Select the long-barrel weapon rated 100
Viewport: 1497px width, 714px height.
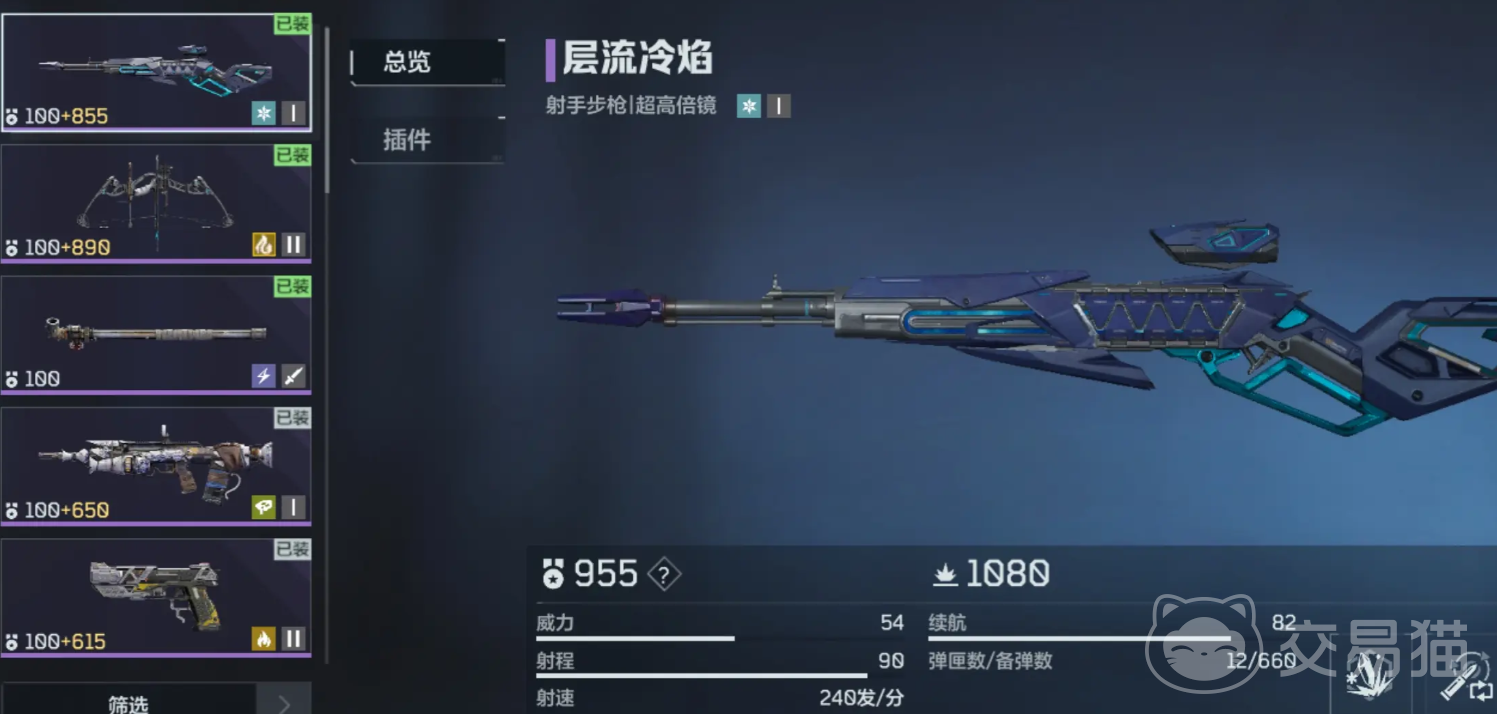click(x=155, y=334)
